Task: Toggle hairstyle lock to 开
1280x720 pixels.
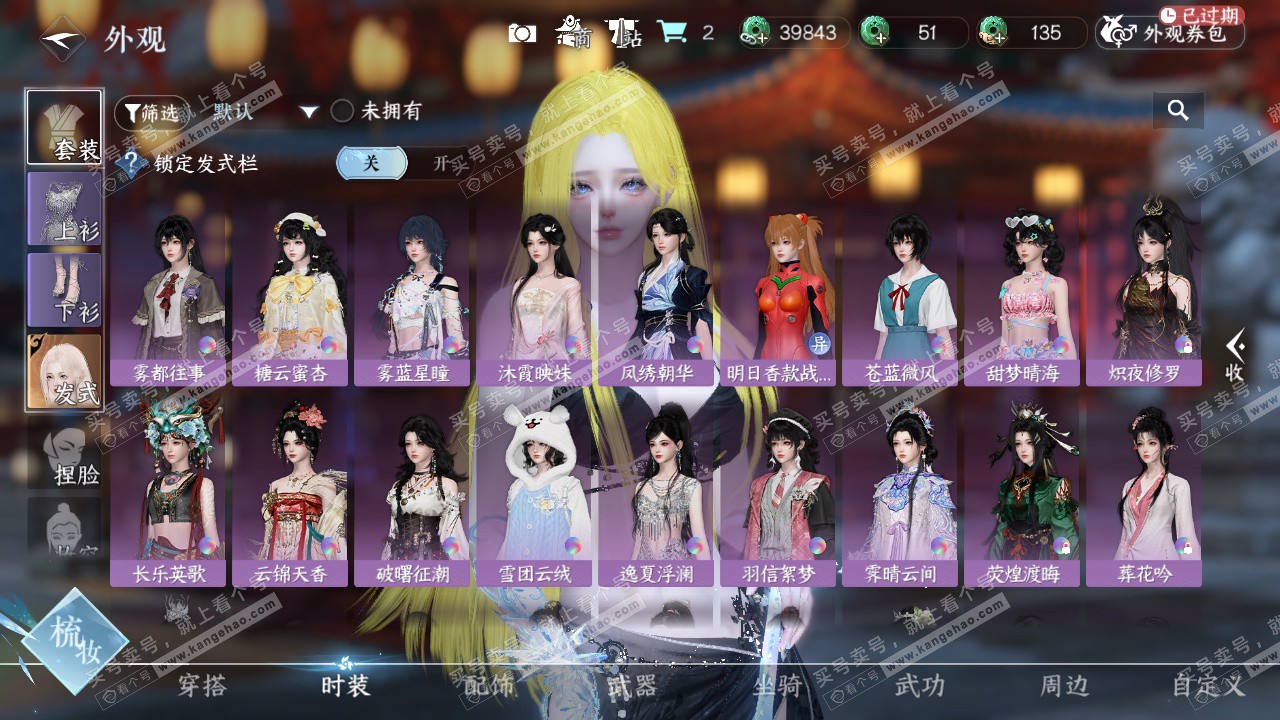Action: click(442, 163)
